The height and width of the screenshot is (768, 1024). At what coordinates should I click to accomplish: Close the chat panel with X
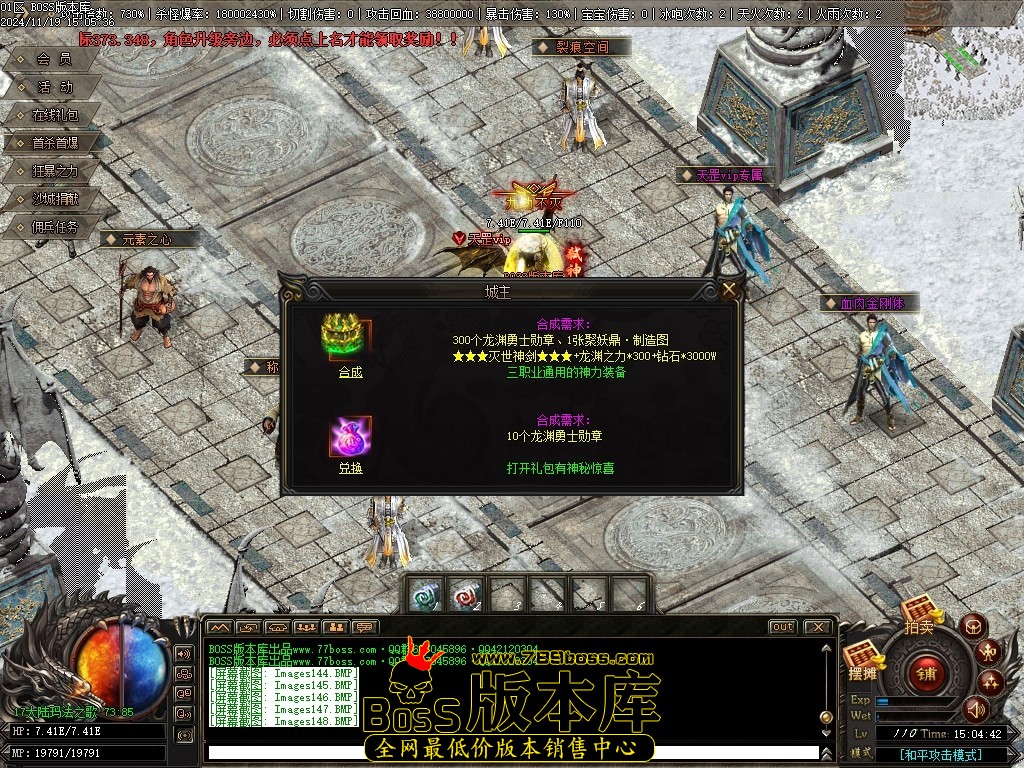[x=817, y=627]
